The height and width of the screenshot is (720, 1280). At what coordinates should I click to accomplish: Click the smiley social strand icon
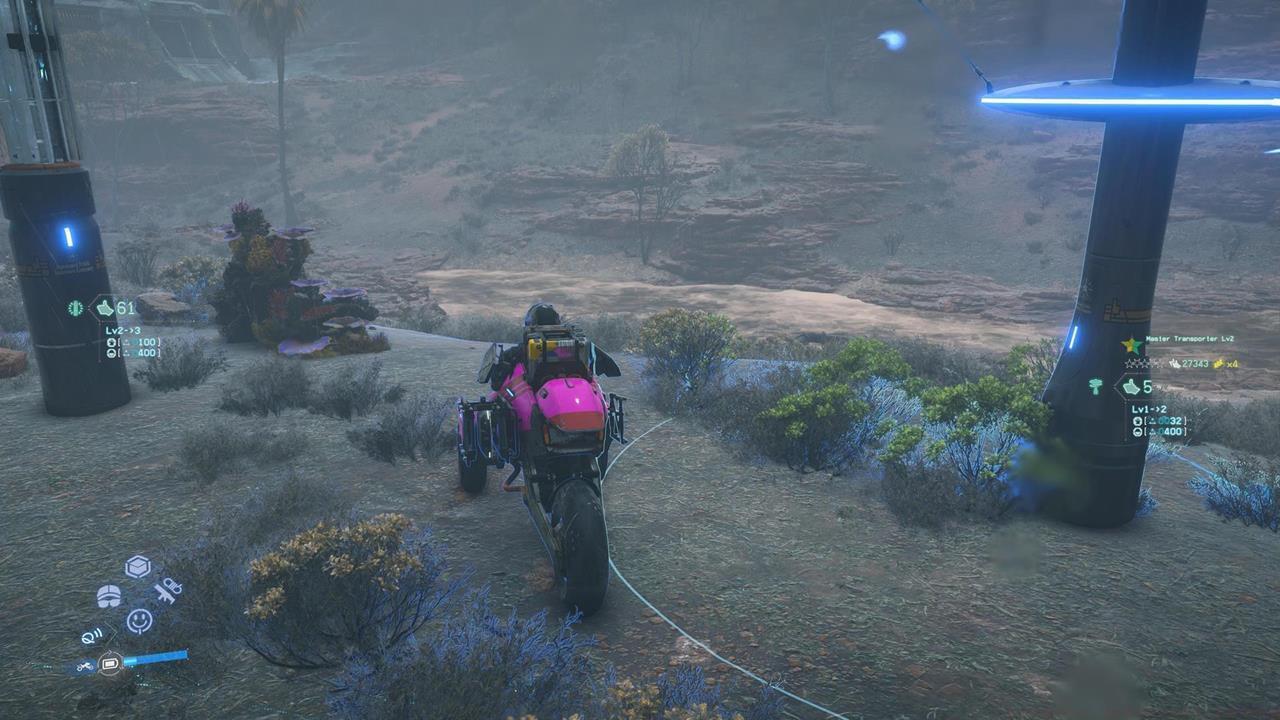tap(138, 619)
